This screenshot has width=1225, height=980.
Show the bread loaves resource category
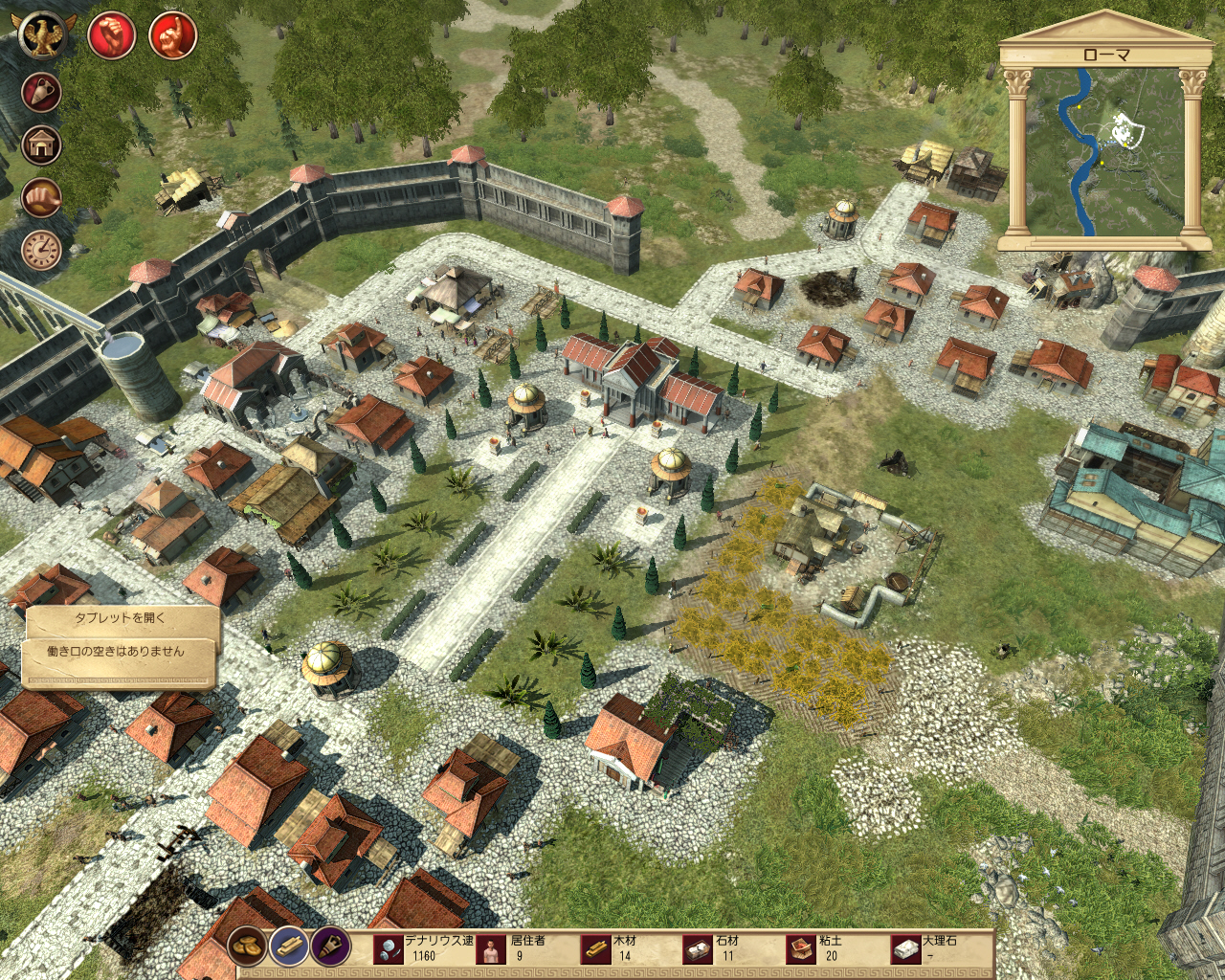tap(247, 947)
